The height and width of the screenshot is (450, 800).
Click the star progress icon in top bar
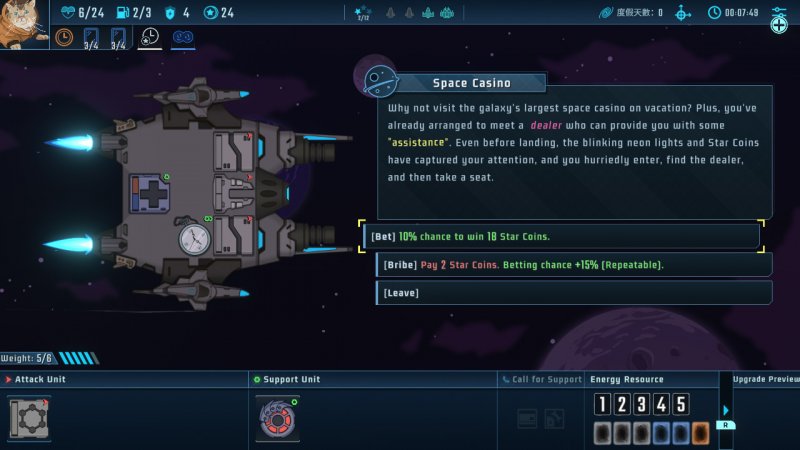pos(363,13)
